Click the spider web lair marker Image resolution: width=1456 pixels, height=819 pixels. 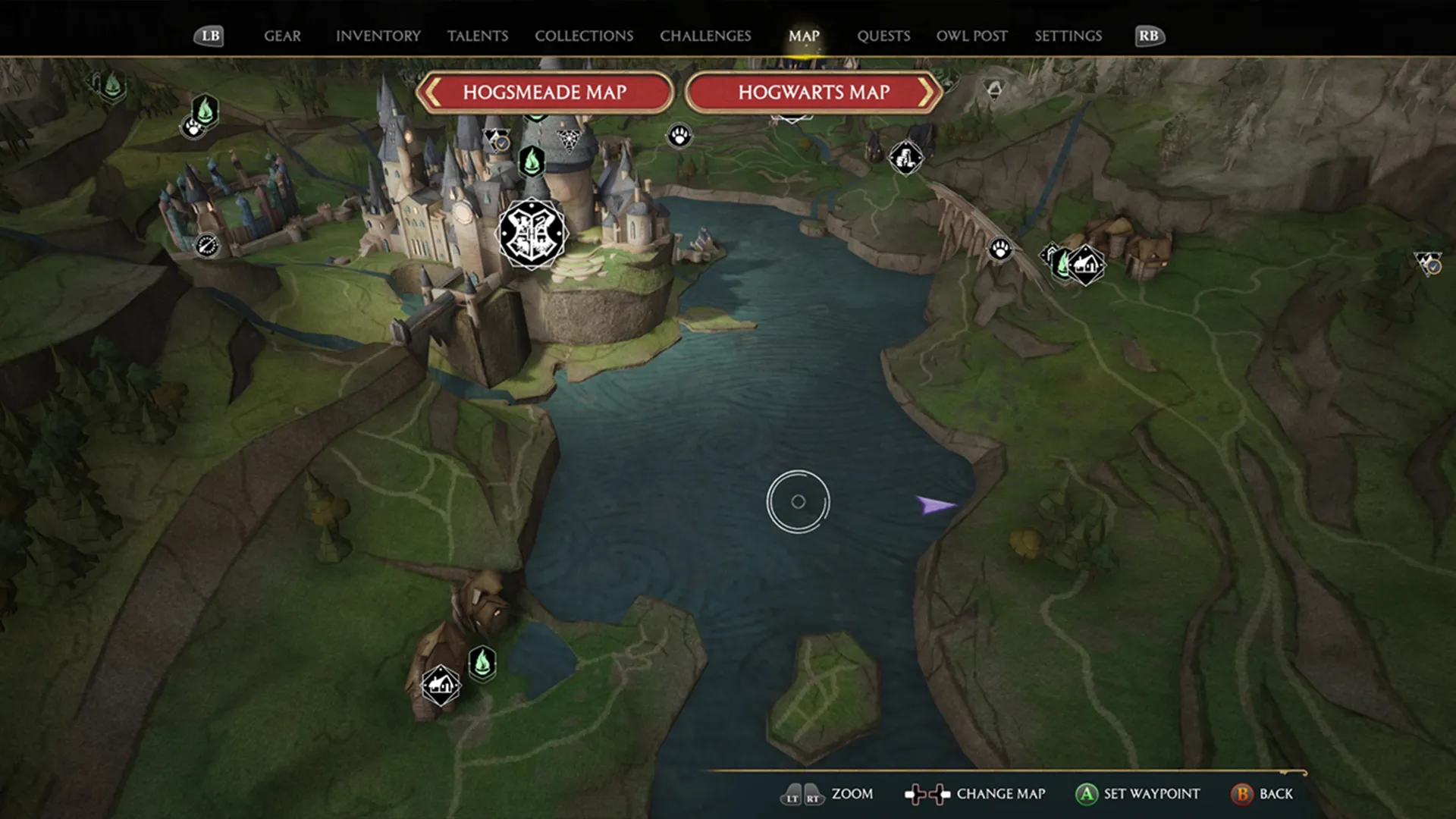click(x=569, y=140)
